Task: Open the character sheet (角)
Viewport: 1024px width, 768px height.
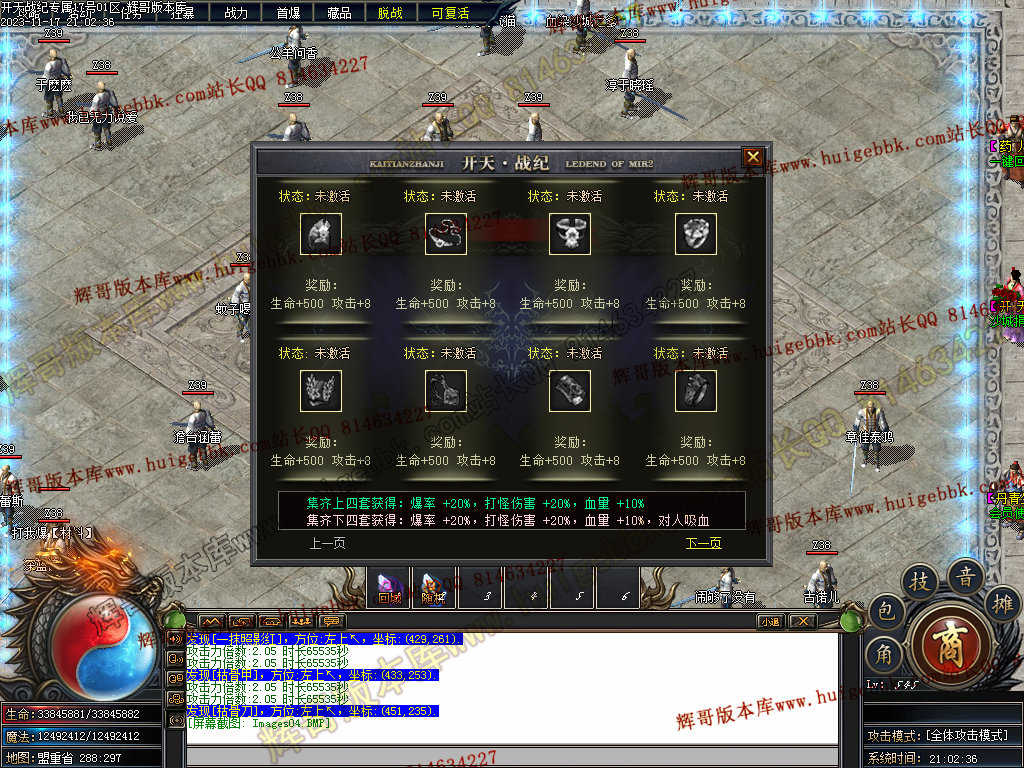Action: (x=884, y=654)
